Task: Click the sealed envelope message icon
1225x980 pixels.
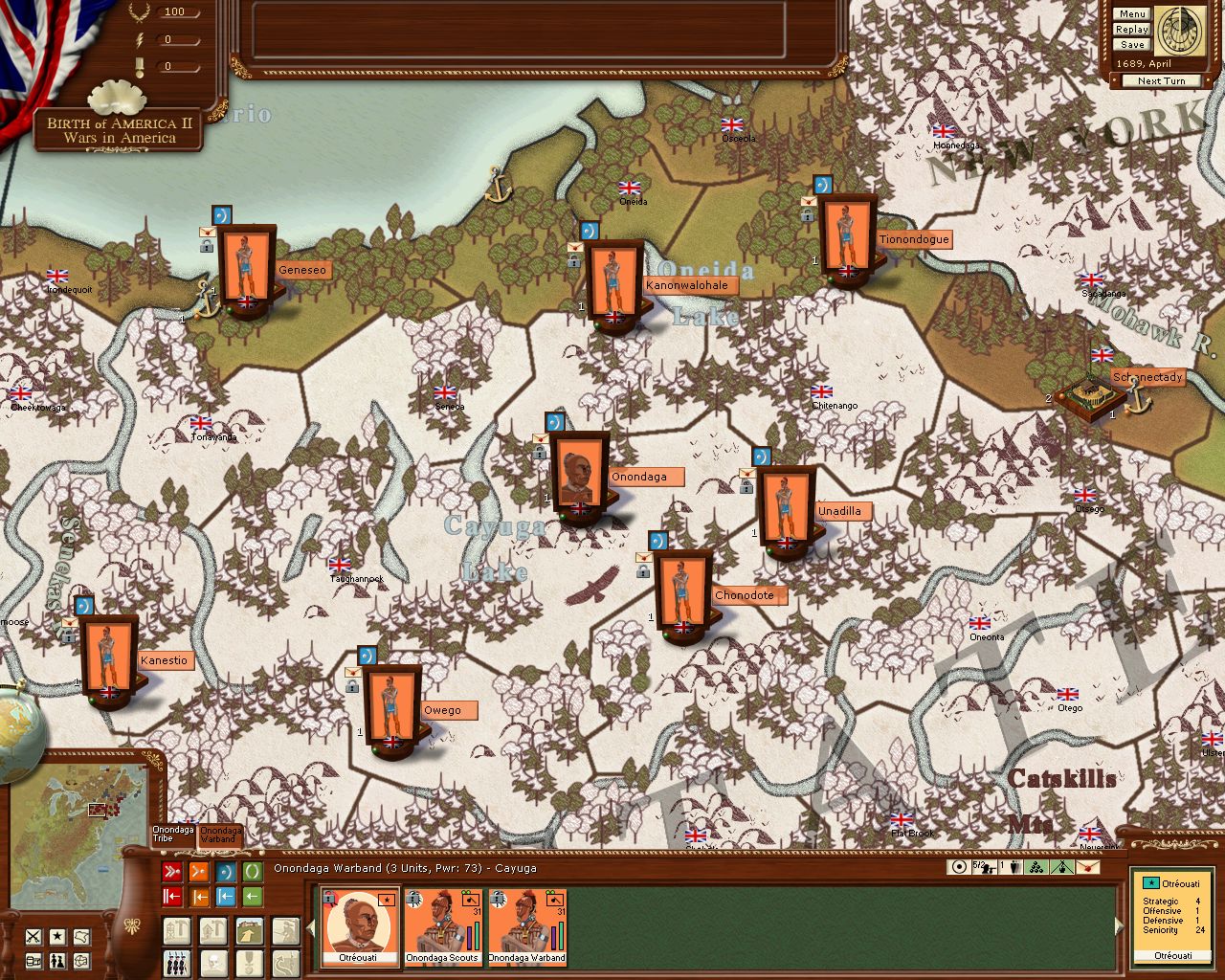Action: click(1088, 867)
